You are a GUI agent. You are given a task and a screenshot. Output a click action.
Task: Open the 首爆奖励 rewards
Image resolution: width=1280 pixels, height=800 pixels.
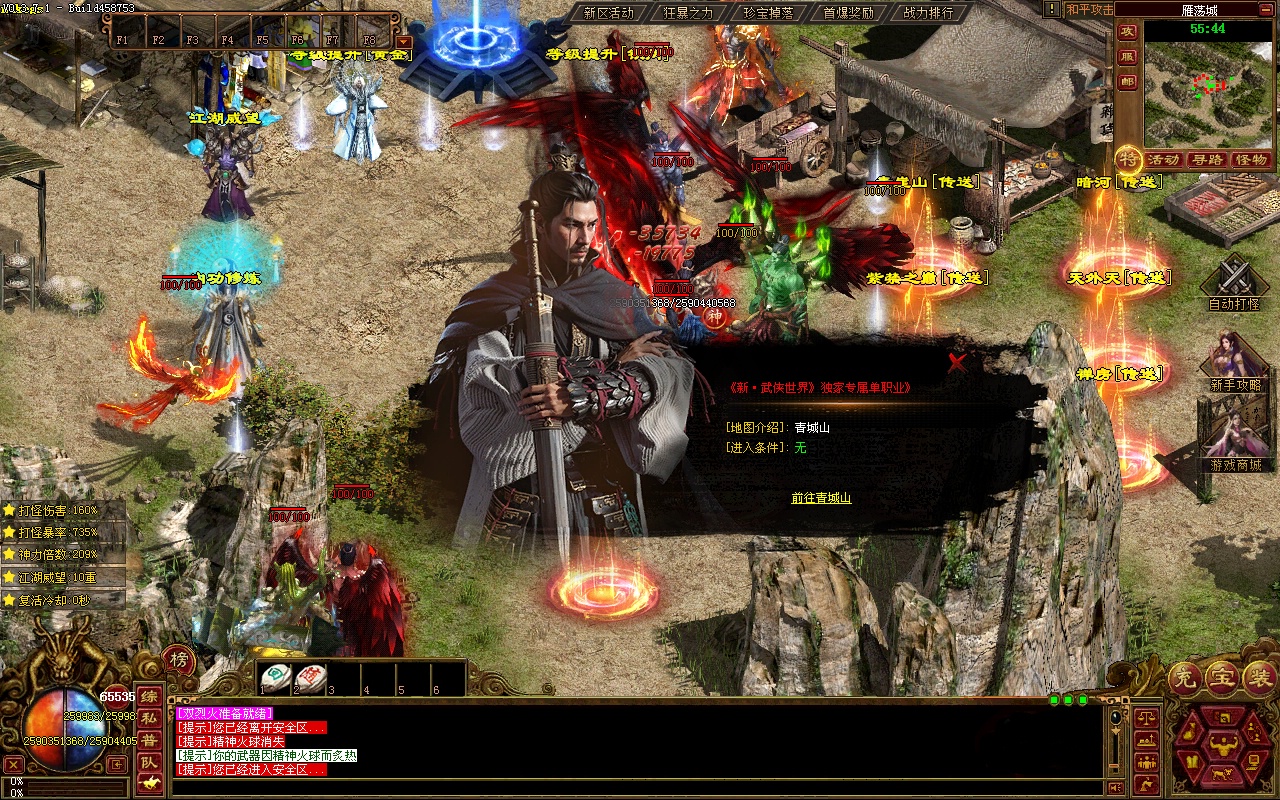tap(848, 13)
